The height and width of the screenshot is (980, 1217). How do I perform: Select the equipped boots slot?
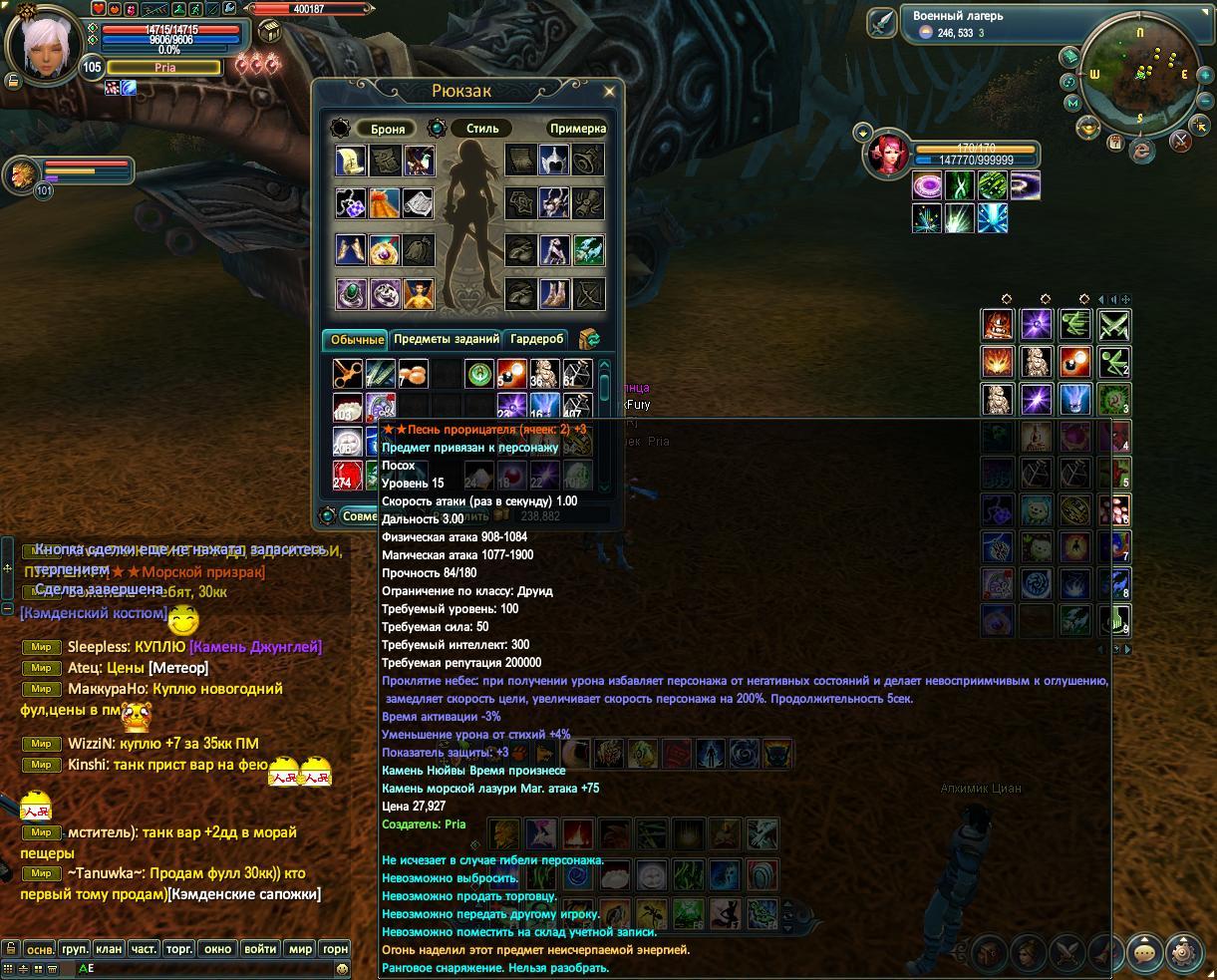click(554, 294)
